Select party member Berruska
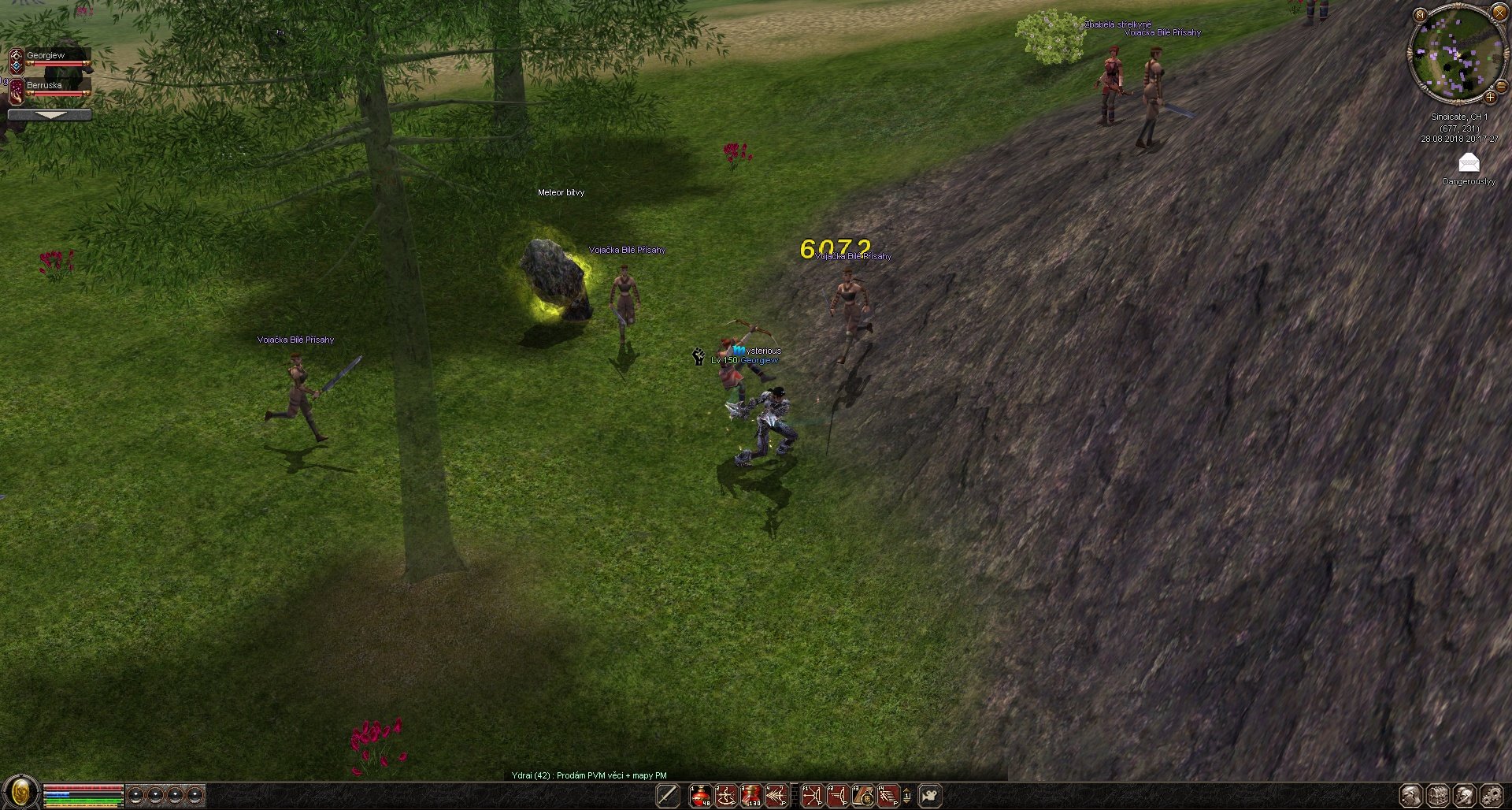1512x810 pixels. coord(49,88)
